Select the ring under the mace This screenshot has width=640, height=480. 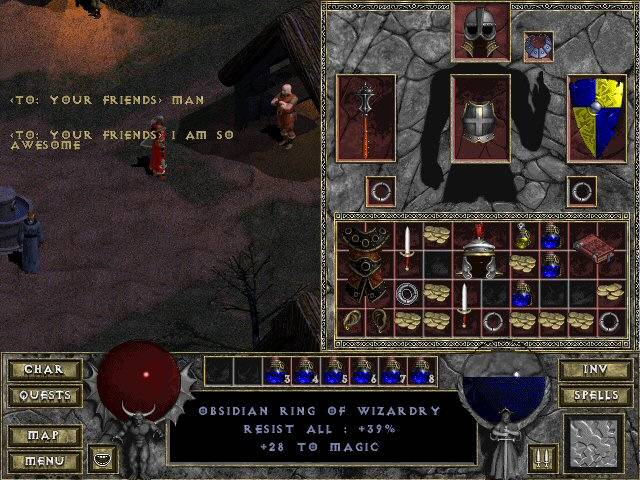pos(380,190)
